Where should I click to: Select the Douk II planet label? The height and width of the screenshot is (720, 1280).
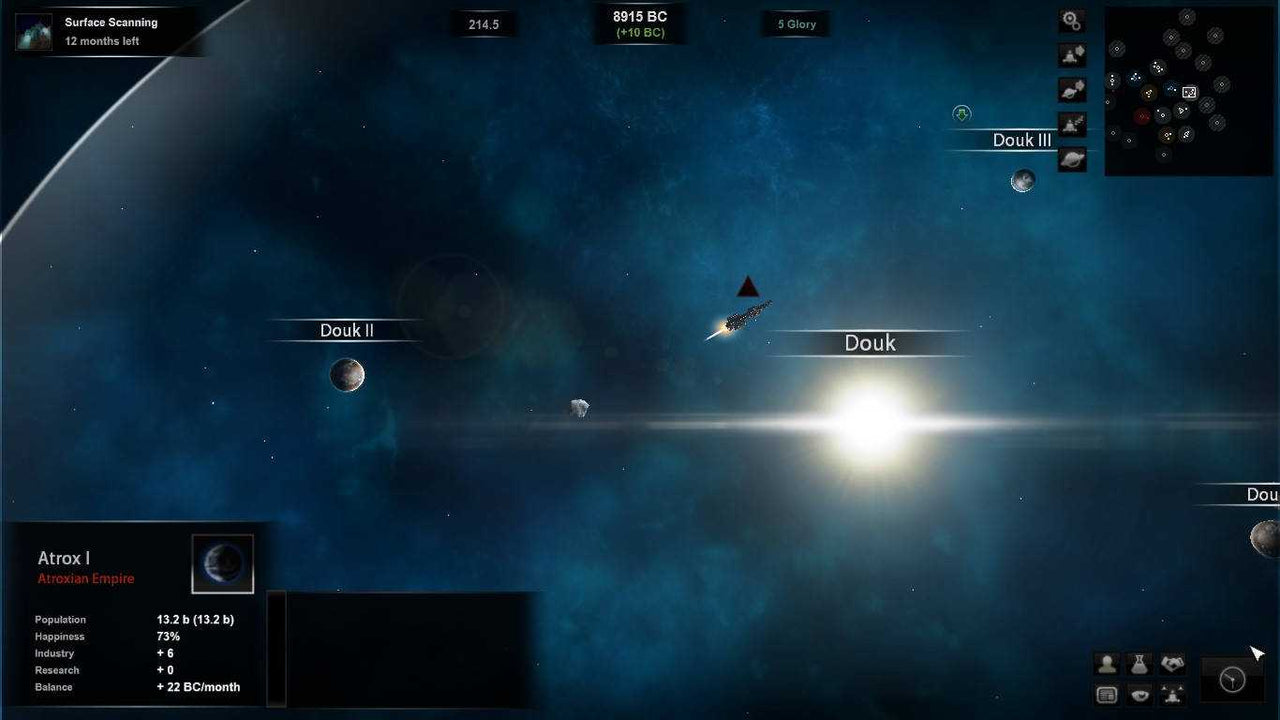345,330
